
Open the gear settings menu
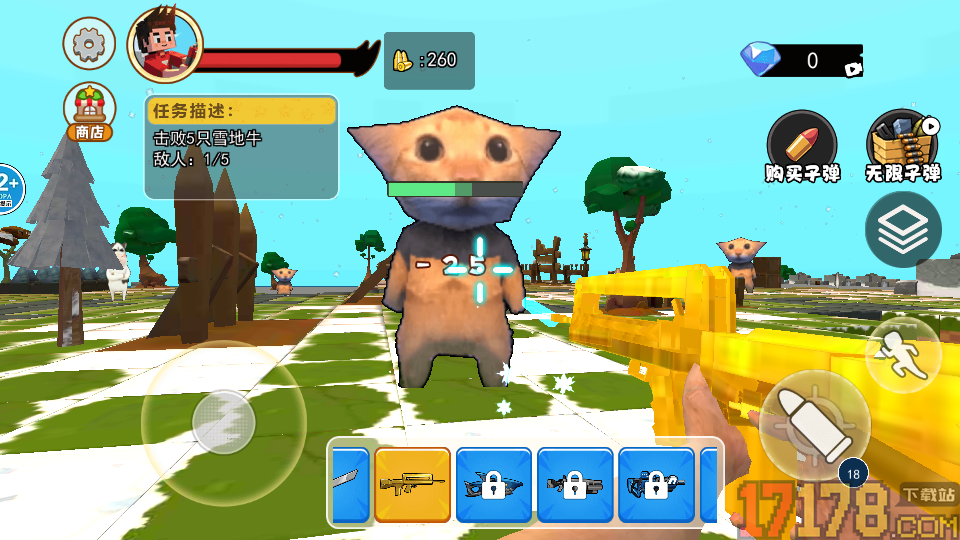89,43
